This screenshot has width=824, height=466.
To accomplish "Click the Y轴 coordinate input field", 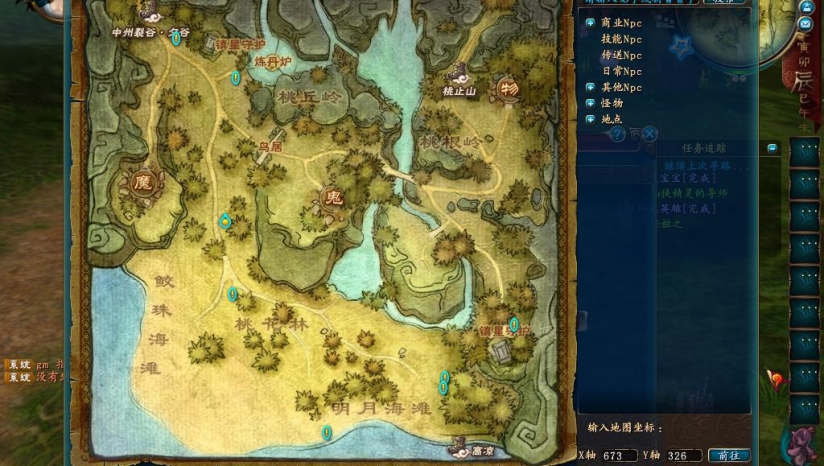I will tap(683, 455).
